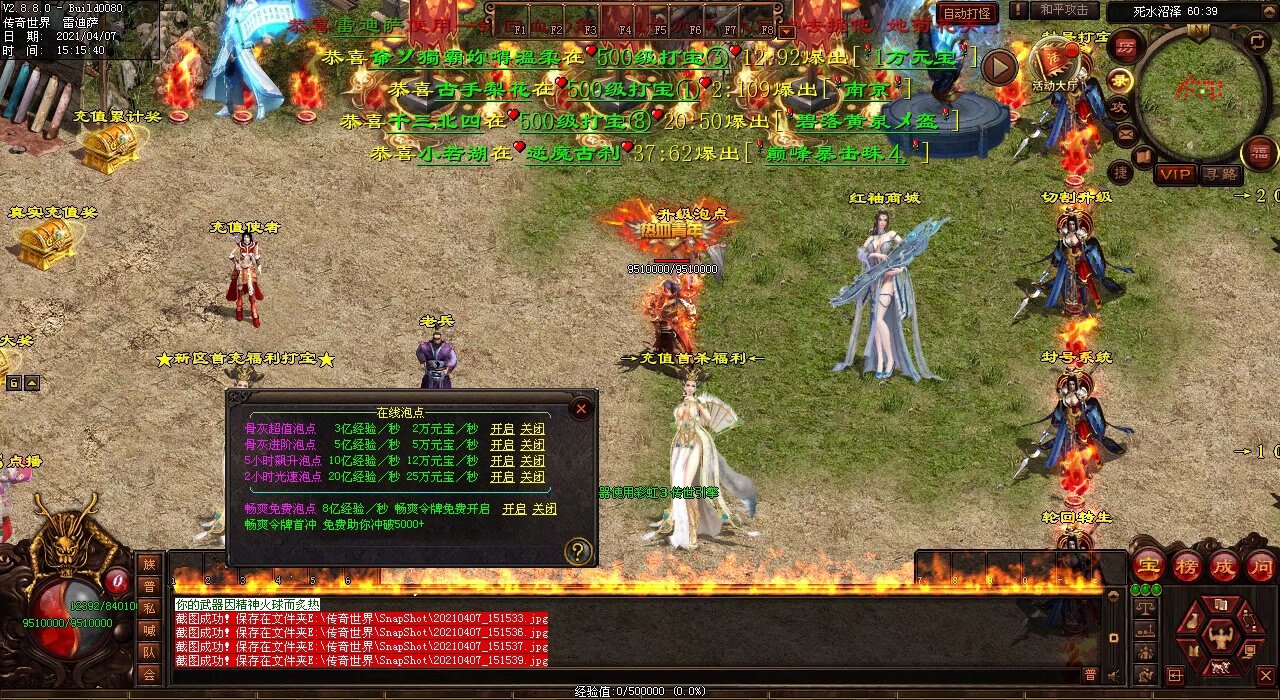Screen dimensions: 1280x700
Task: Toggle the 自动打怪 auto-fight button
Action: click(x=967, y=13)
